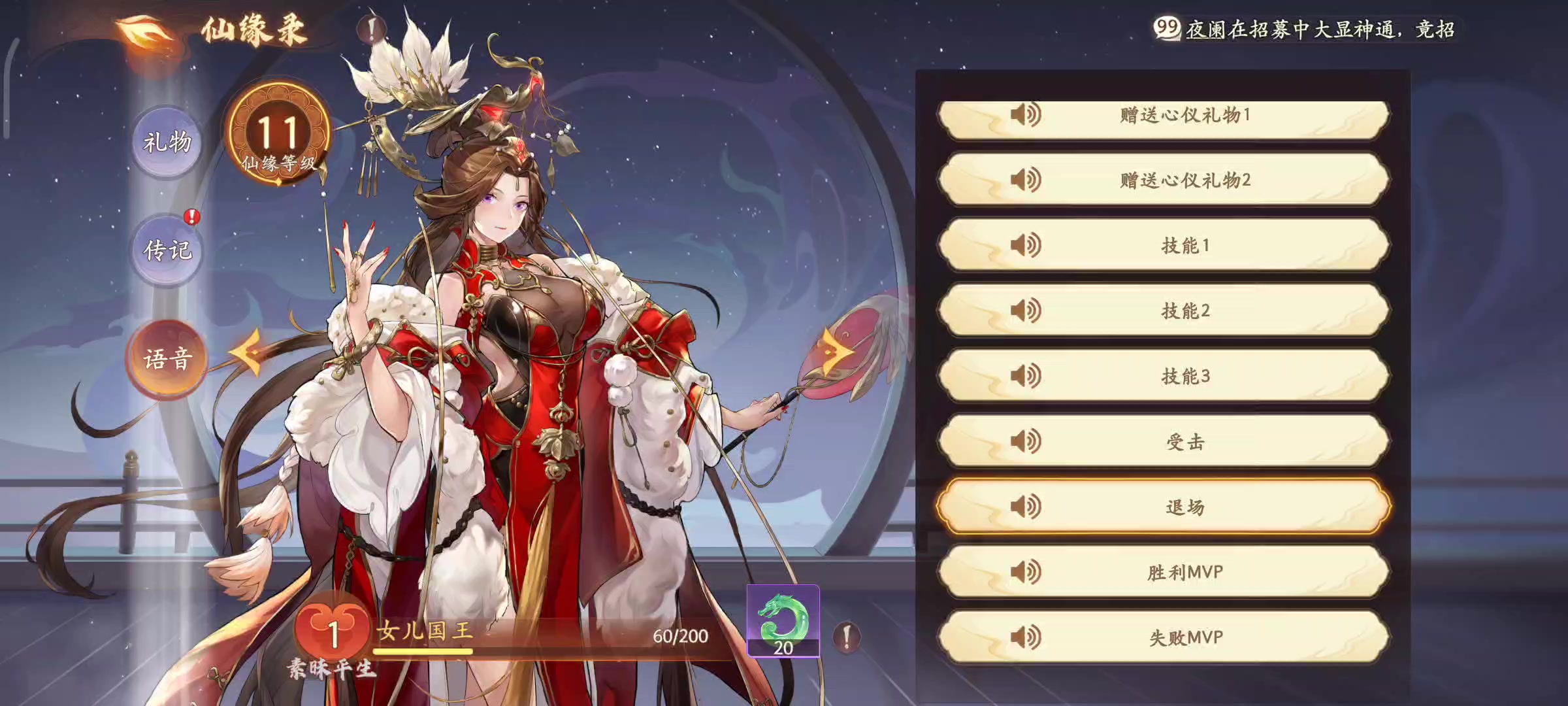Select the 语音 voice tab
This screenshot has width=1568, height=706.
click(167, 359)
